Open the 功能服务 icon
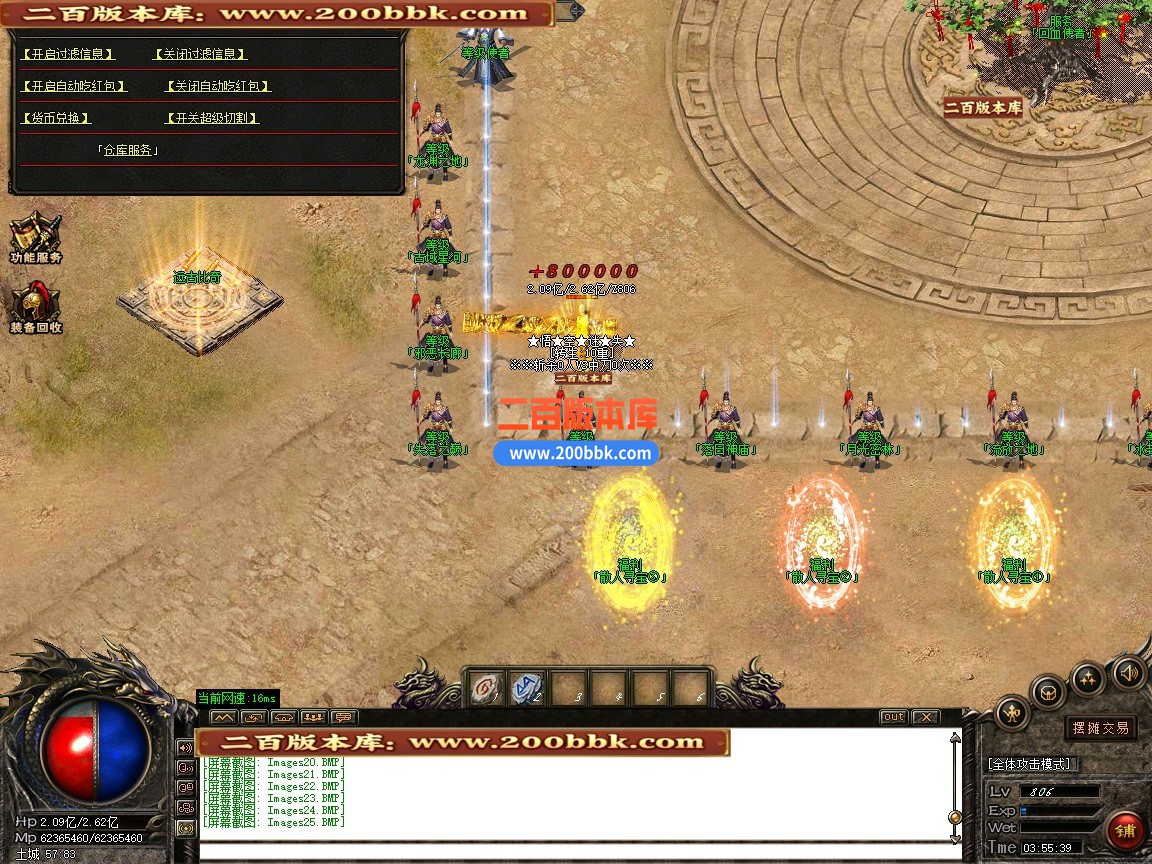The width and height of the screenshot is (1152, 864). coord(35,236)
